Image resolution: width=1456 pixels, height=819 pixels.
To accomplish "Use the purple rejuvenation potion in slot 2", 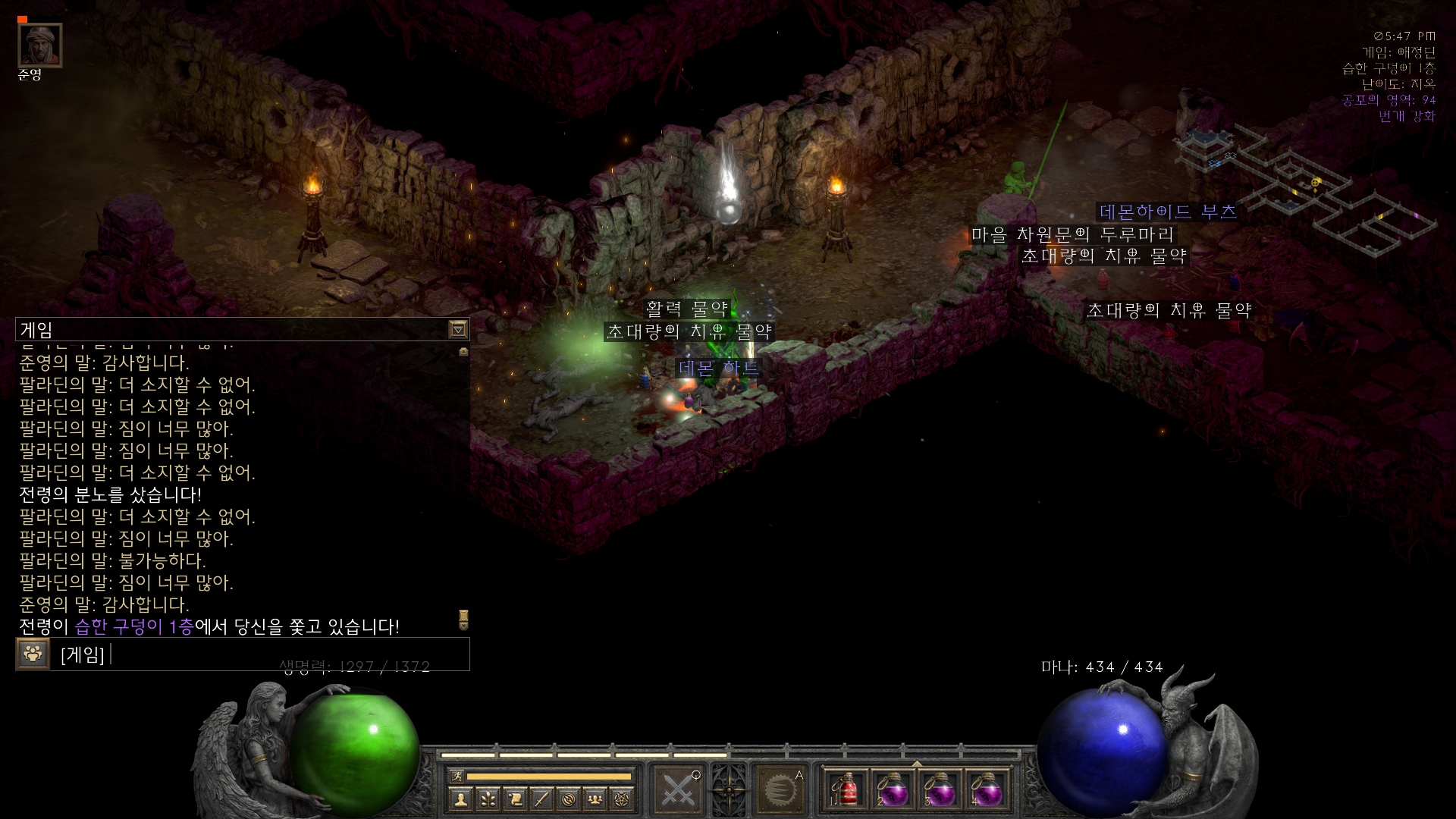I will [893, 790].
